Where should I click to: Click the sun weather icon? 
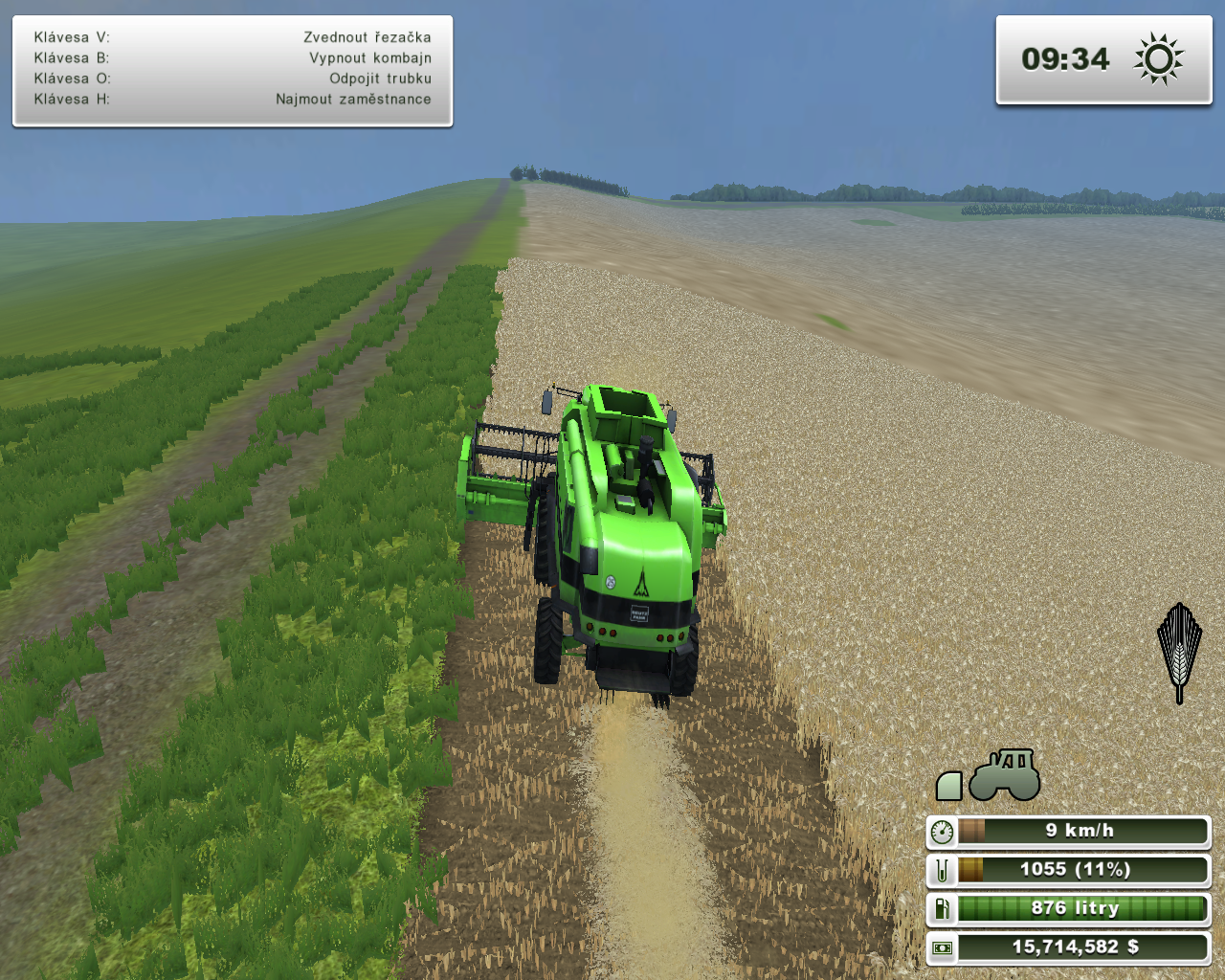click(1158, 59)
